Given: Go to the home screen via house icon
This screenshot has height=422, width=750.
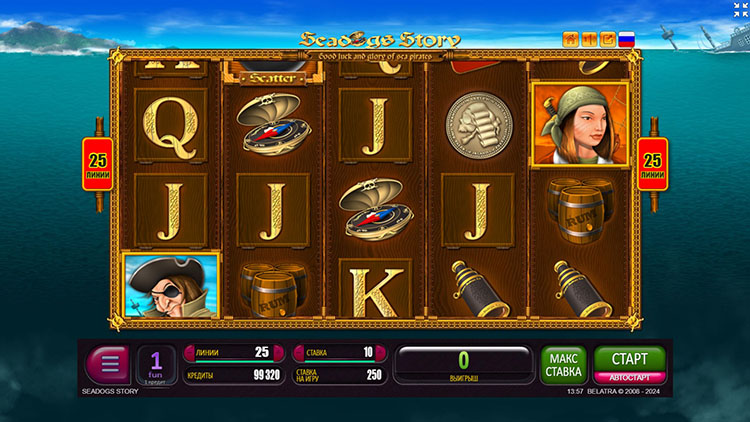Looking at the screenshot, I should pos(572,40).
